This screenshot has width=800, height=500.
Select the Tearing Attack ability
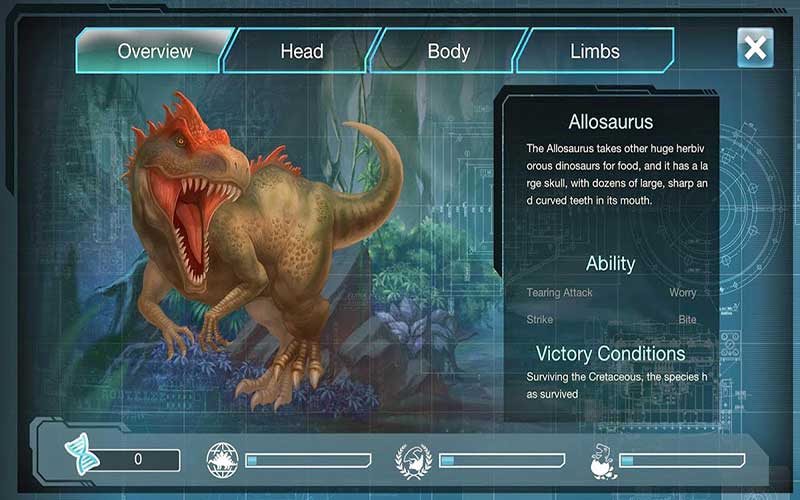560,293
